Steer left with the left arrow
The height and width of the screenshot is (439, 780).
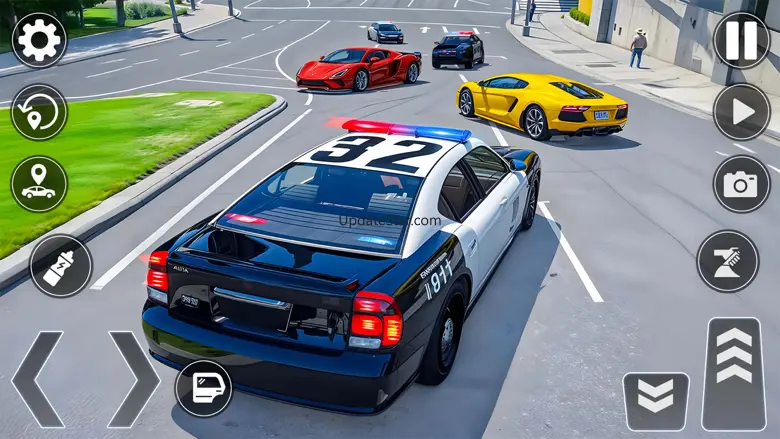(36, 379)
